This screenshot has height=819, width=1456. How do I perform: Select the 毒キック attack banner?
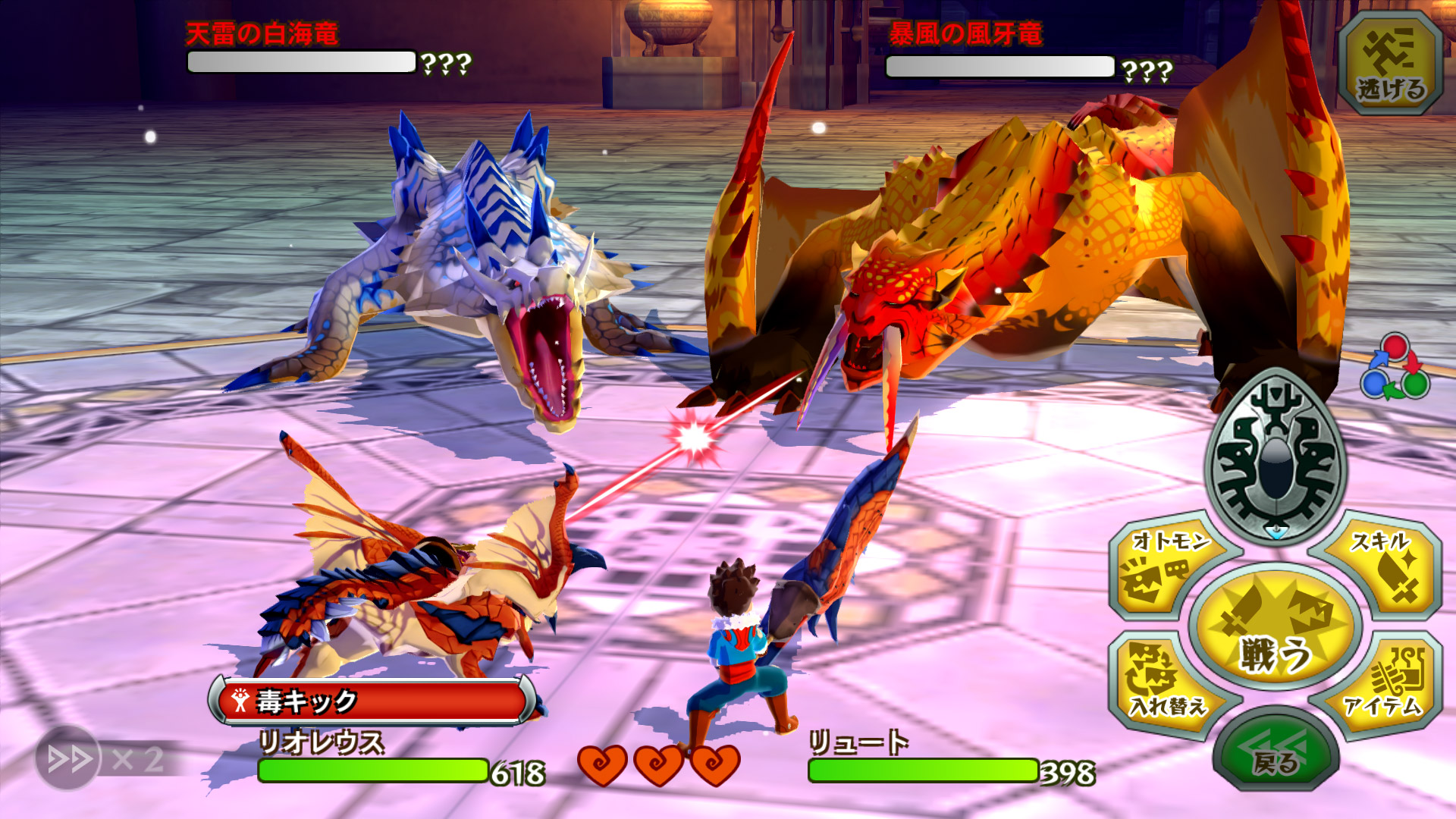click(373, 701)
